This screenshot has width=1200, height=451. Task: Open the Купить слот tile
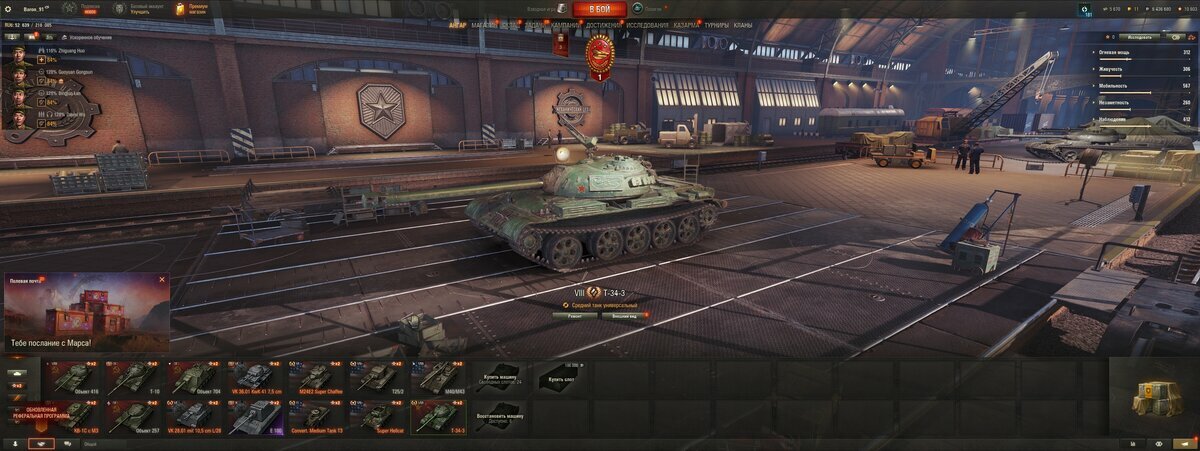(x=558, y=377)
